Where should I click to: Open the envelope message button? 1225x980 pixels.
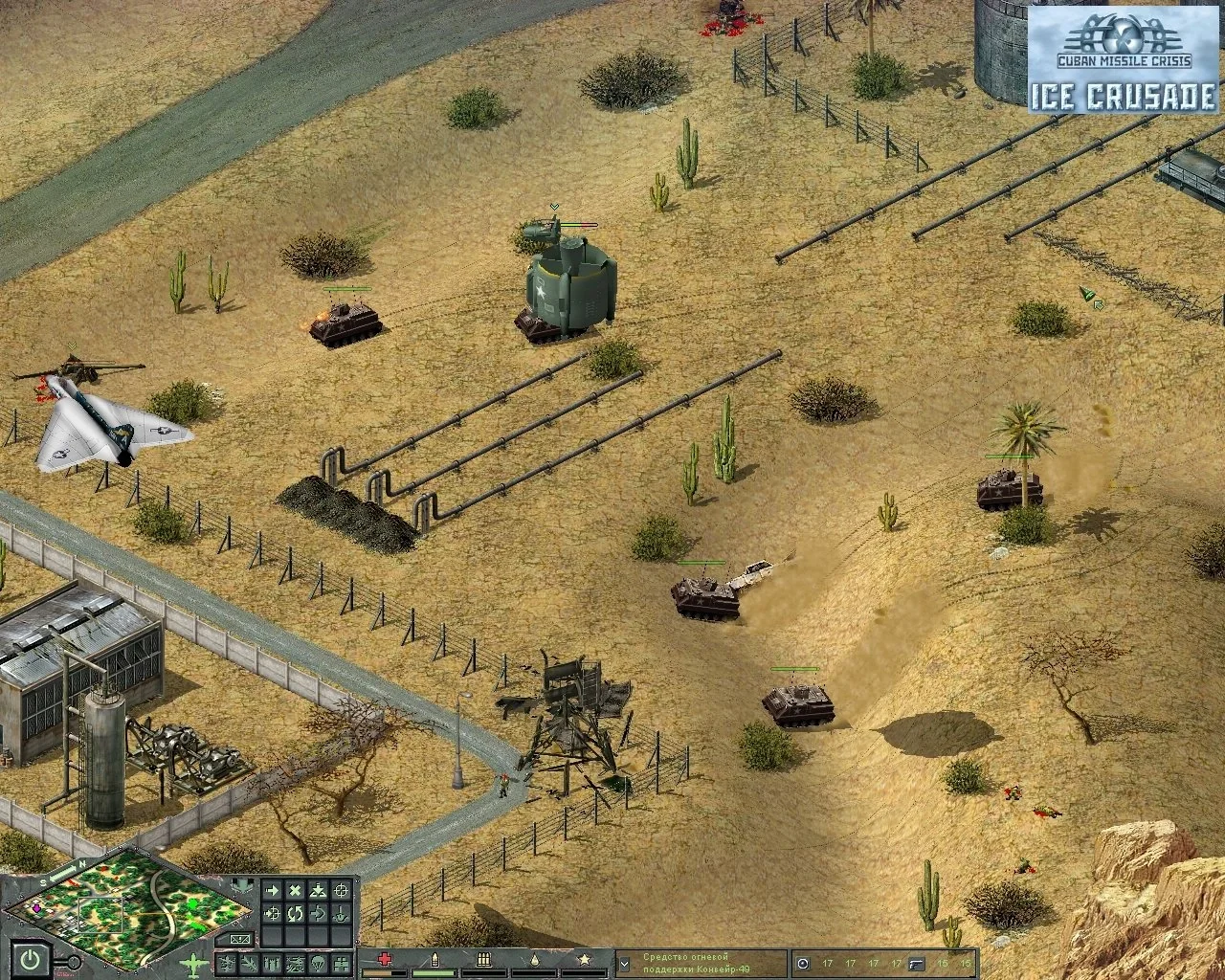click(241, 939)
